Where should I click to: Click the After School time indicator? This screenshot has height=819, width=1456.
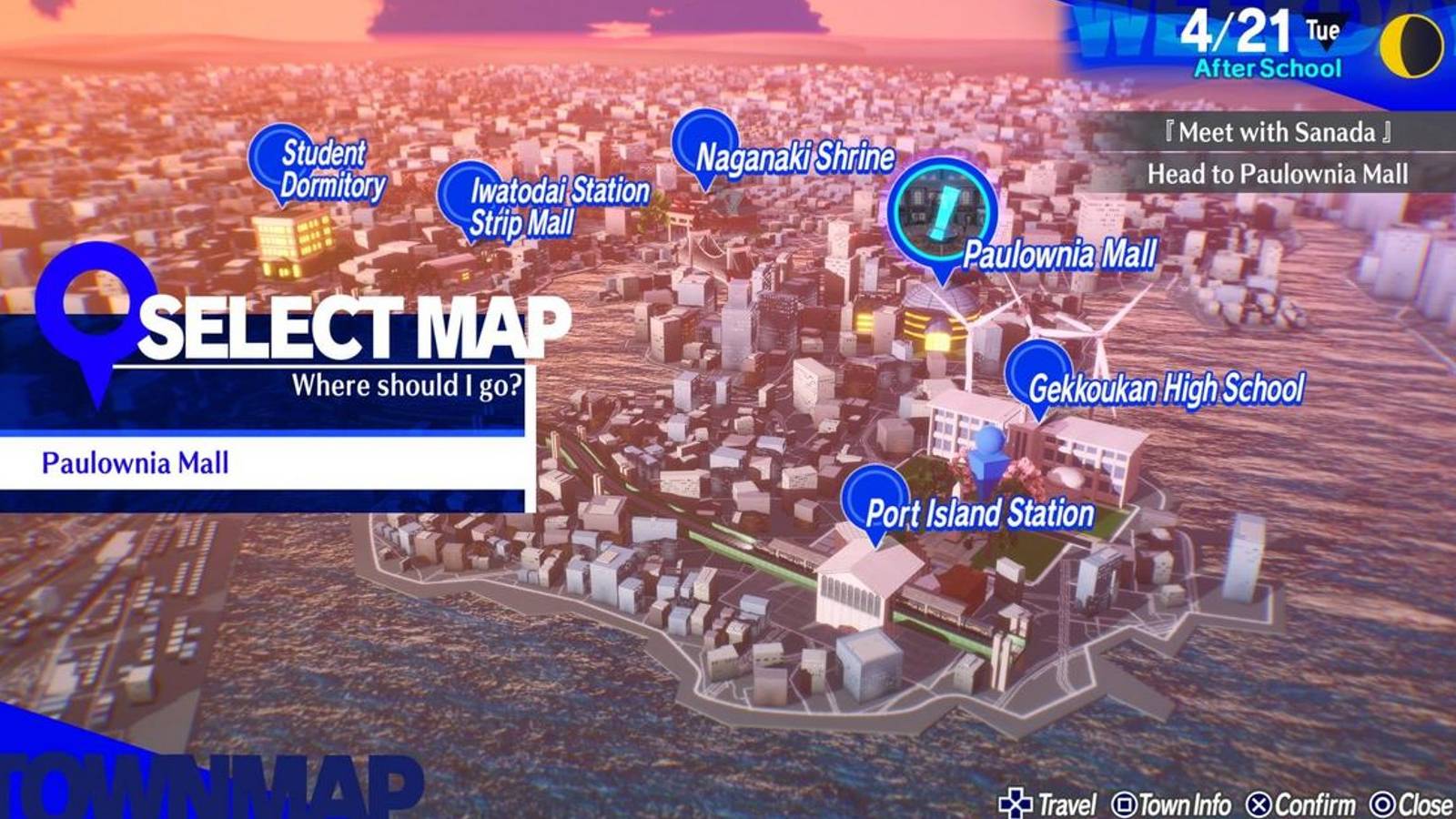[x=1265, y=66]
